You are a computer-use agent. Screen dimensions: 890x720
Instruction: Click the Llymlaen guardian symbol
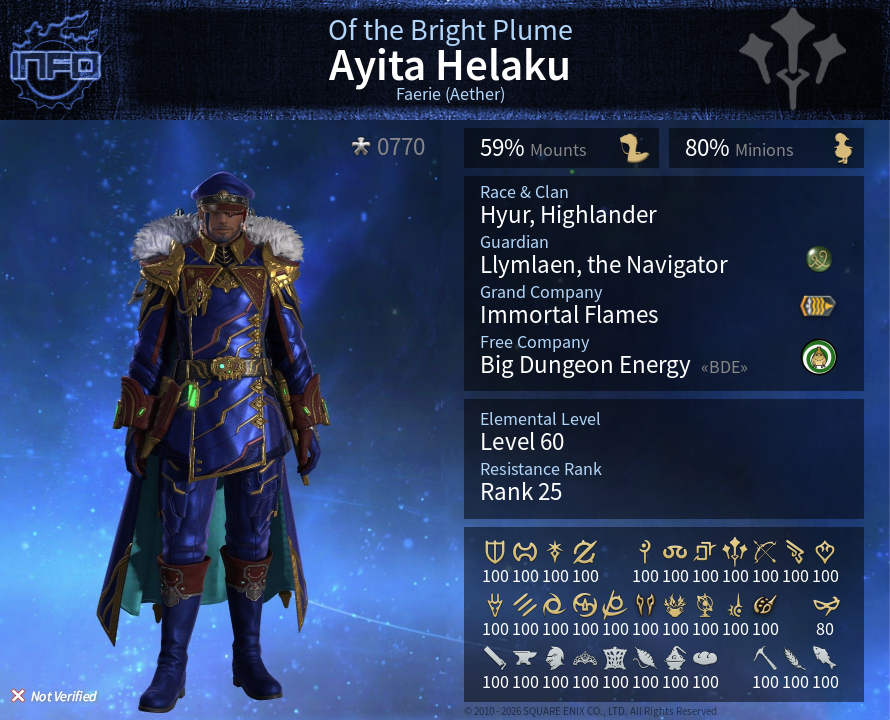point(819,260)
